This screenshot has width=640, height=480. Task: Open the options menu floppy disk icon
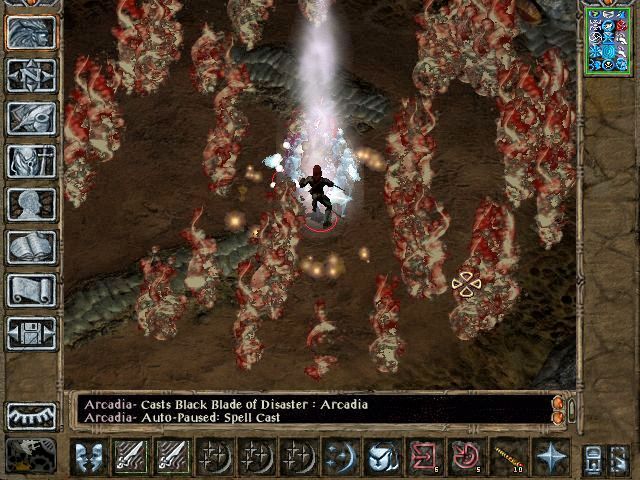[31, 333]
